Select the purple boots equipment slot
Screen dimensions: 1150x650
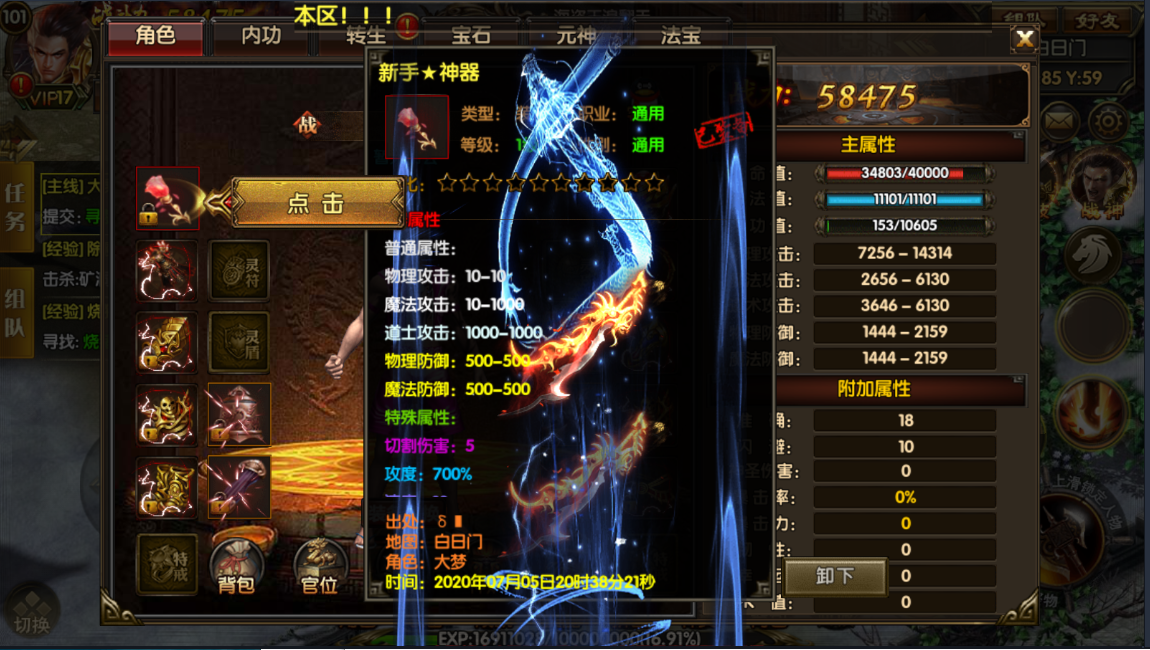click(239, 487)
